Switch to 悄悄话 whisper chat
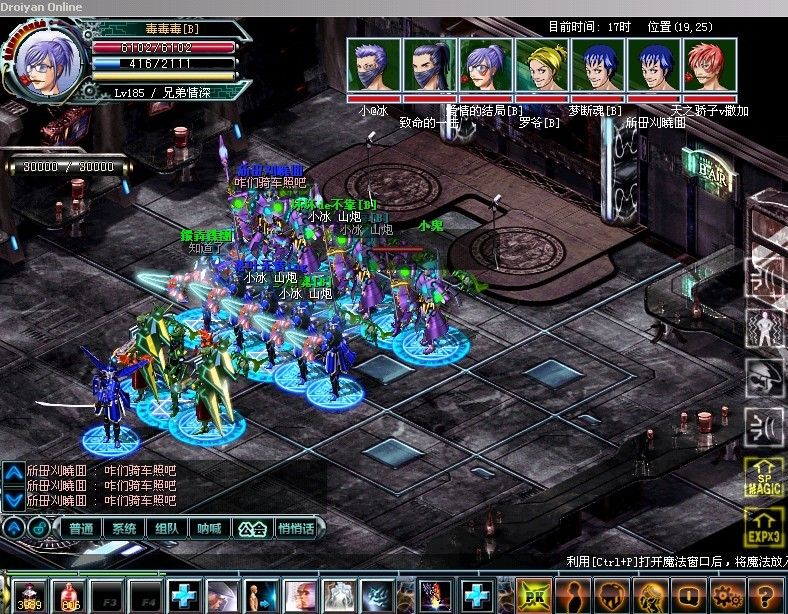This screenshot has width=788, height=614. point(296,528)
